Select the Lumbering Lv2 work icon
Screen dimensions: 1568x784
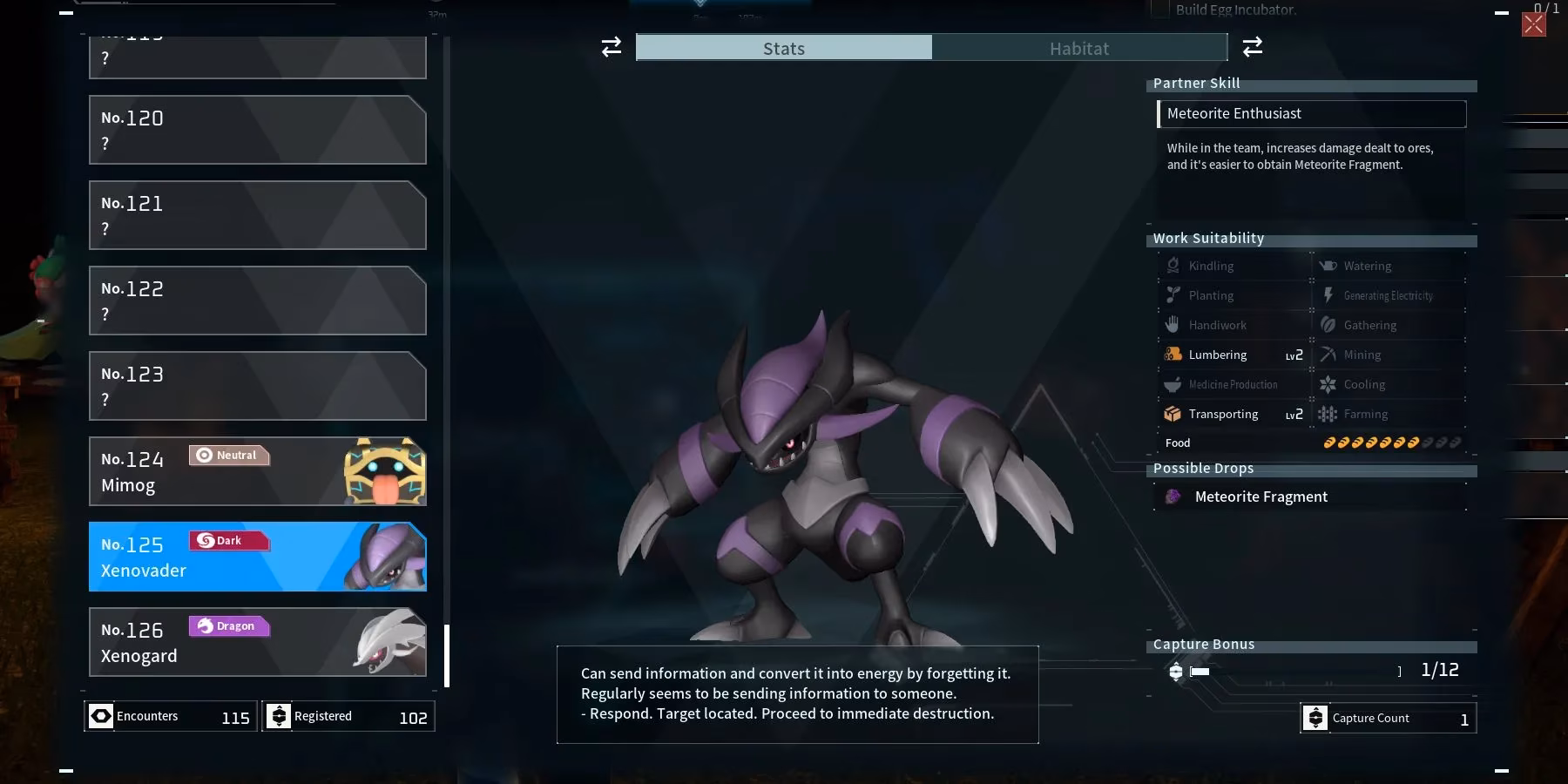1174,355
